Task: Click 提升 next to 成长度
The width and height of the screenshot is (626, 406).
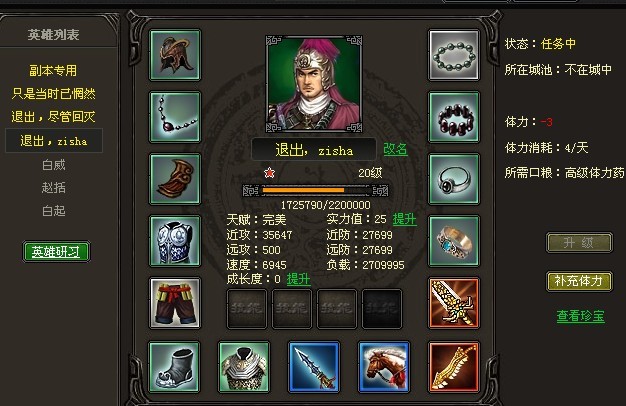Action: pyautogui.click(x=299, y=279)
